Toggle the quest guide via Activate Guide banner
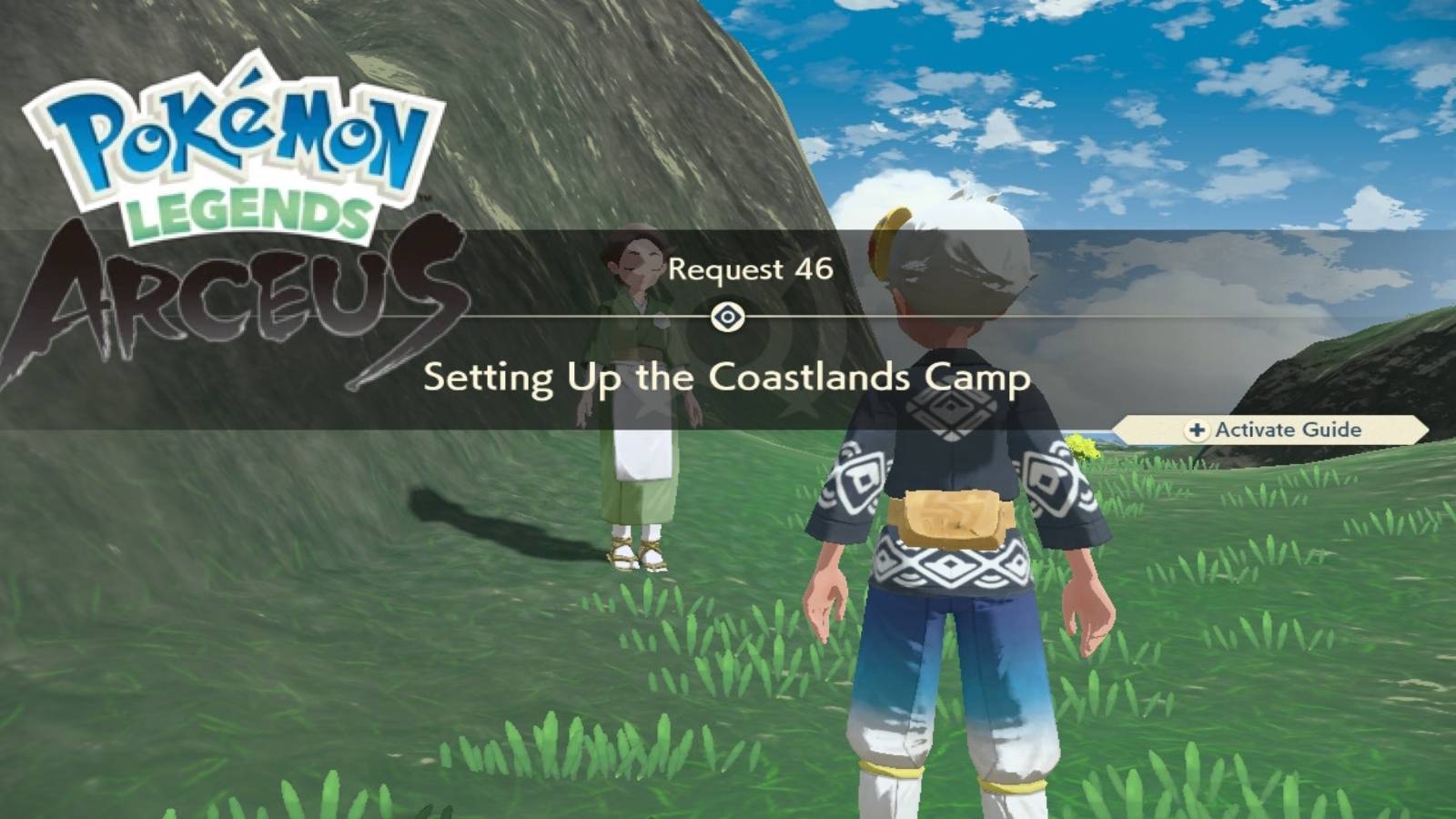 (1283, 428)
